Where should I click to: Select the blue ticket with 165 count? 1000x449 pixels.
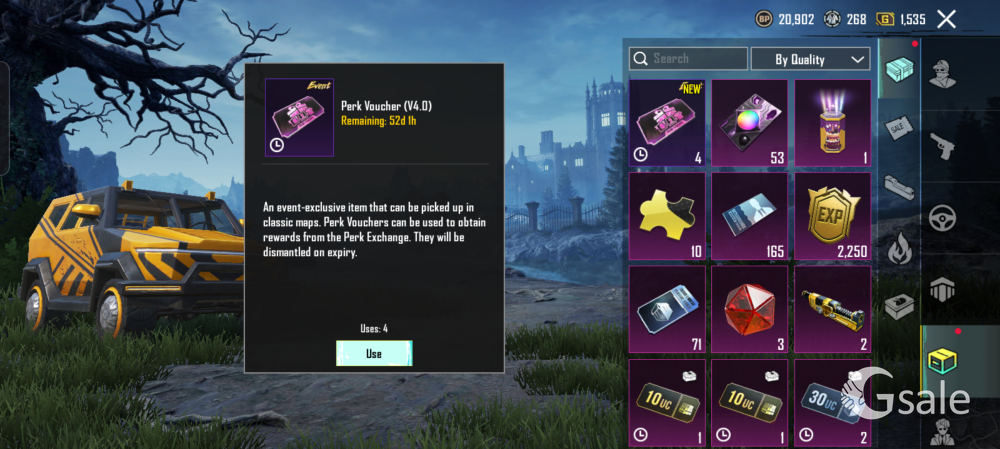(x=749, y=216)
